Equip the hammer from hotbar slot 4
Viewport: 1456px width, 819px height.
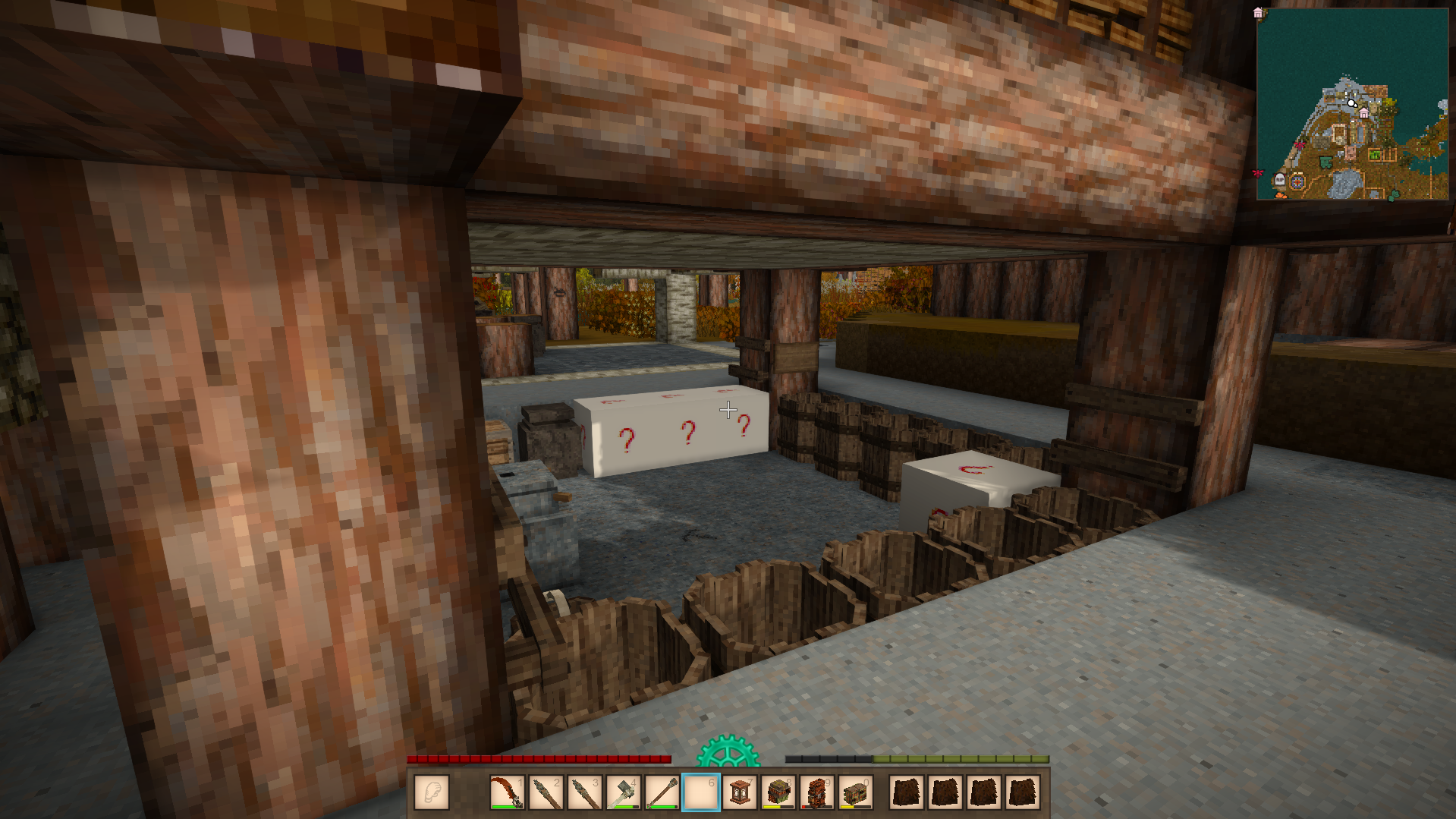click(x=623, y=792)
